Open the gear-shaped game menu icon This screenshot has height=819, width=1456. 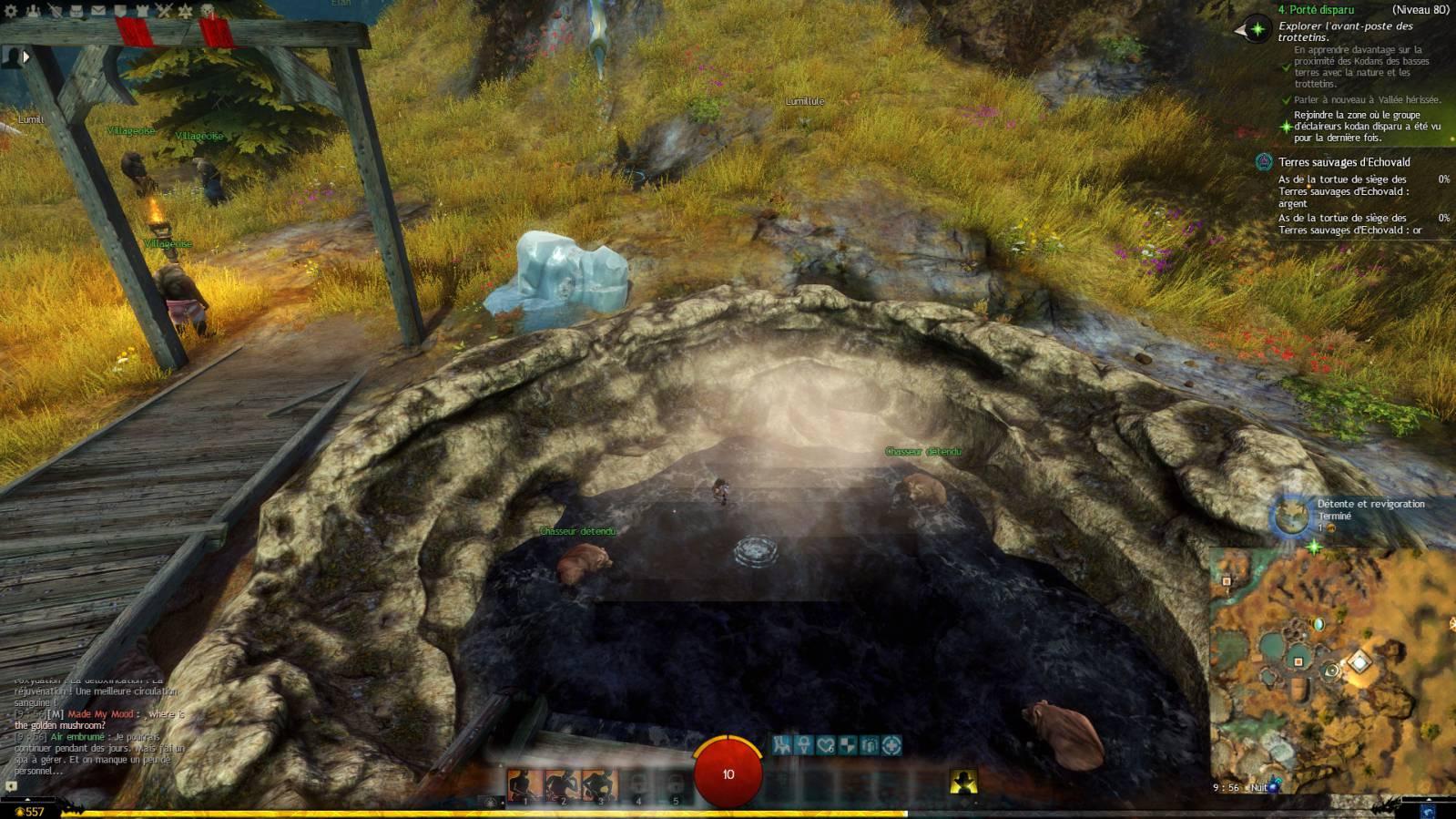coord(12,12)
